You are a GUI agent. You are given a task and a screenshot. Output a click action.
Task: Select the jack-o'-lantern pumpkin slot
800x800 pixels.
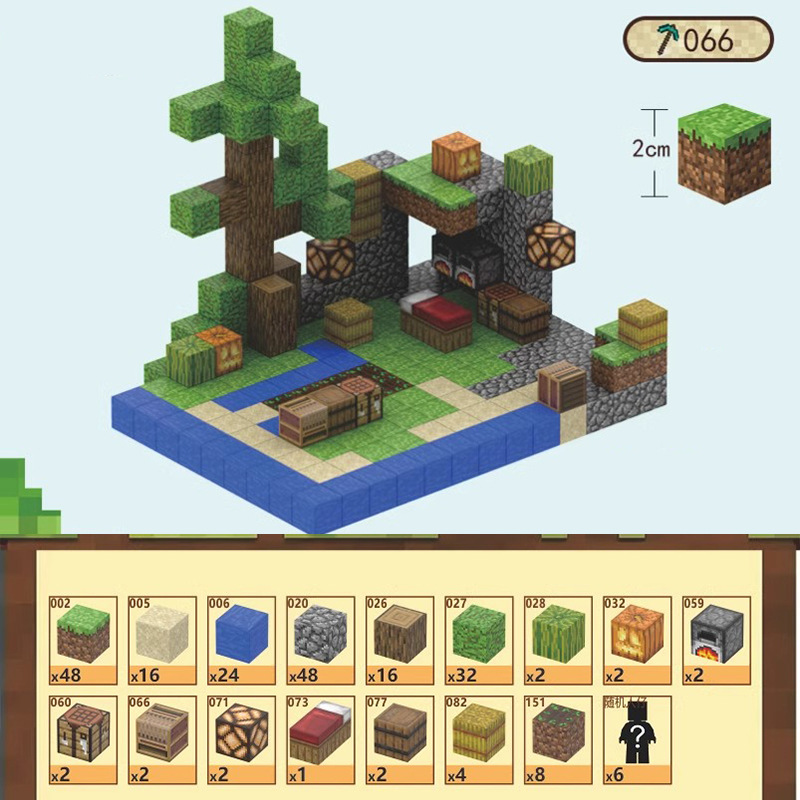636,640
